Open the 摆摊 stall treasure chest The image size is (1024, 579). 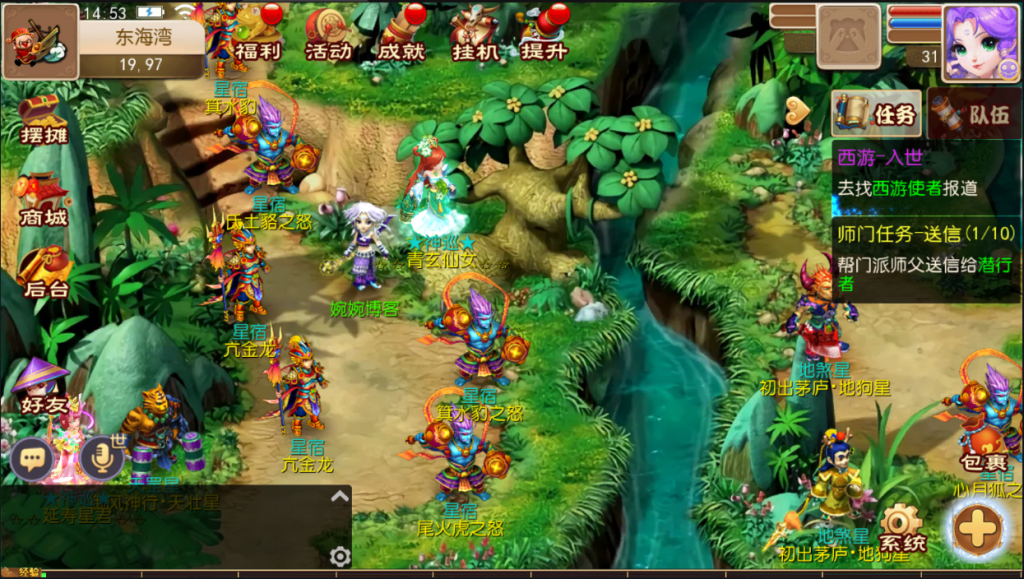[43, 119]
